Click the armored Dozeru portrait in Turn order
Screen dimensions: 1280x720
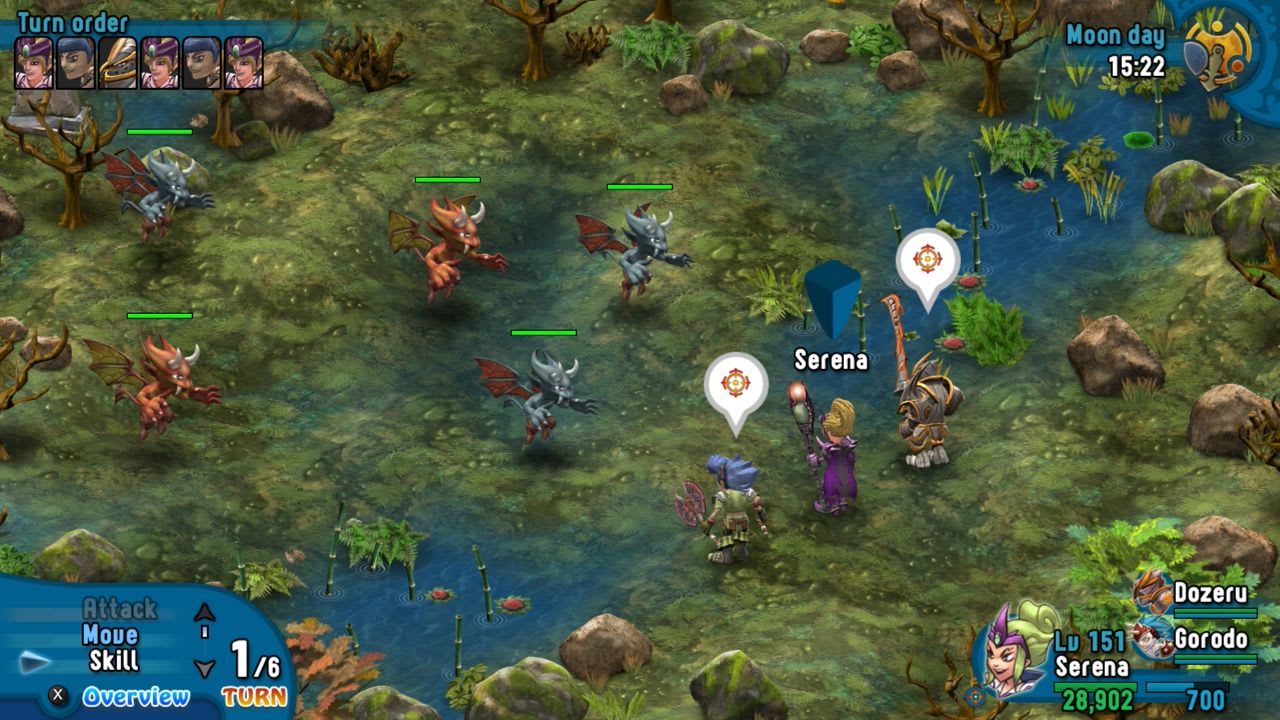[117, 62]
